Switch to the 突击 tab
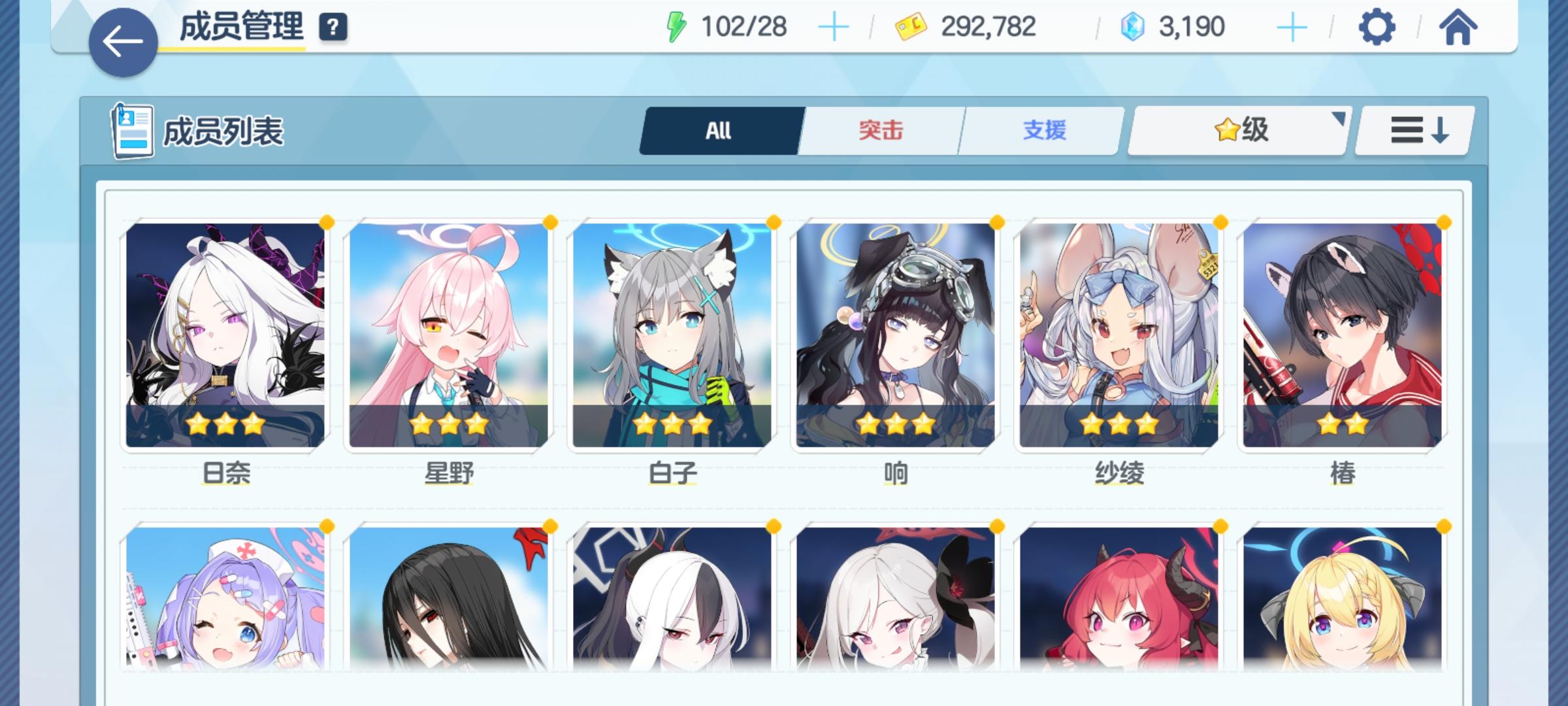 click(879, 130)
